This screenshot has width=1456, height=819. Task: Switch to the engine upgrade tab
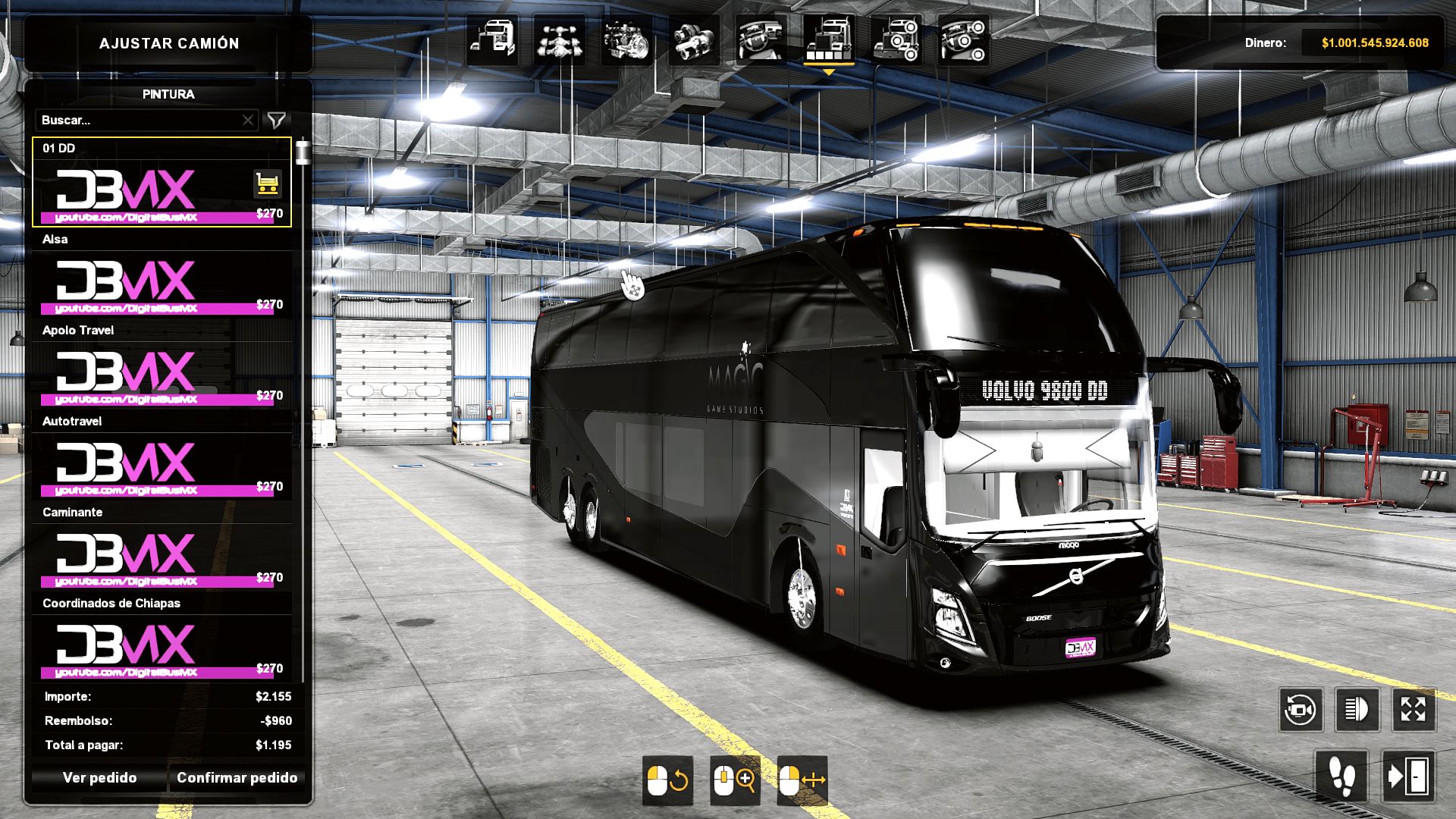626,39
